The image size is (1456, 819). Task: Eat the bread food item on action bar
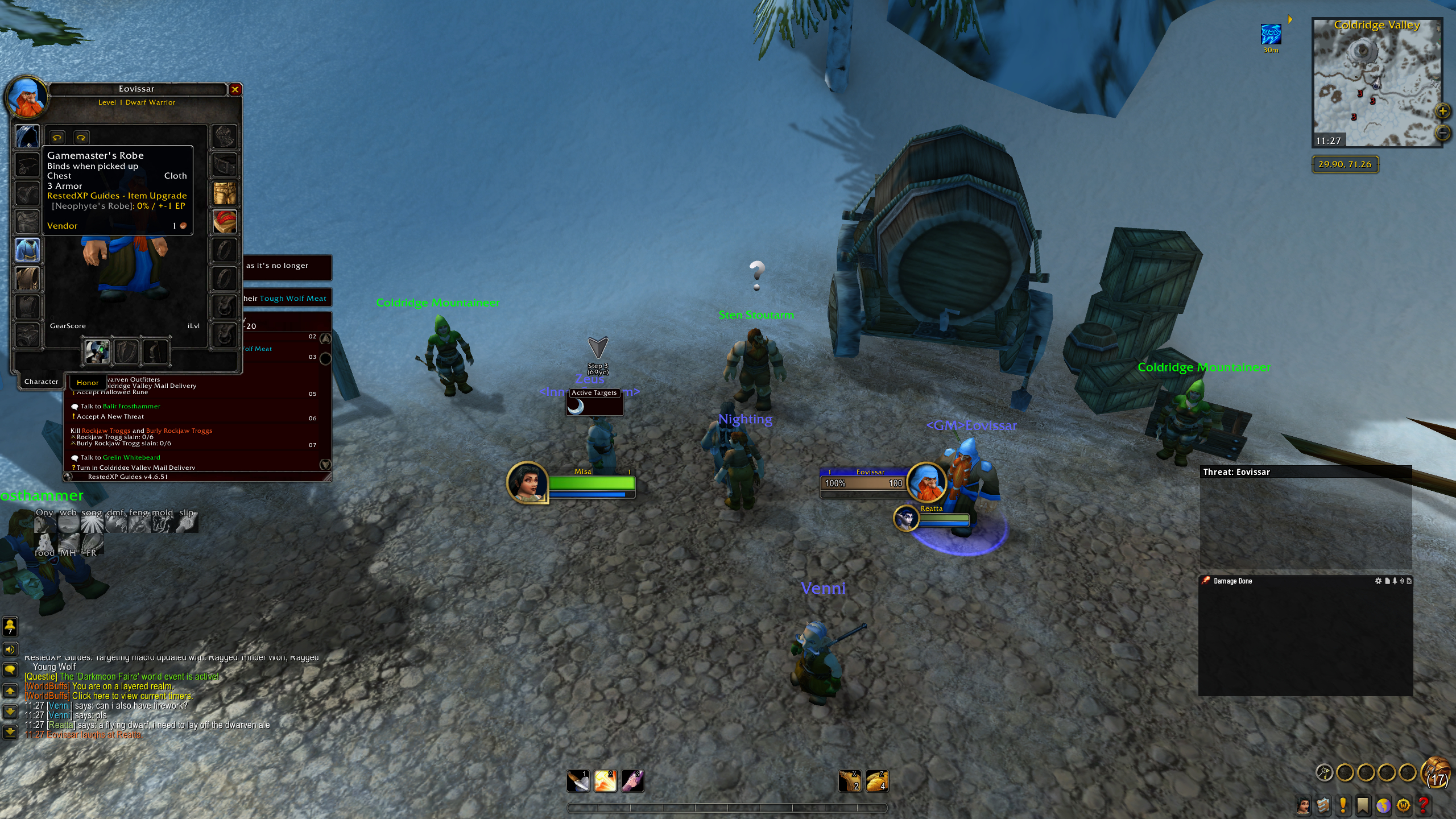point(876,781)
